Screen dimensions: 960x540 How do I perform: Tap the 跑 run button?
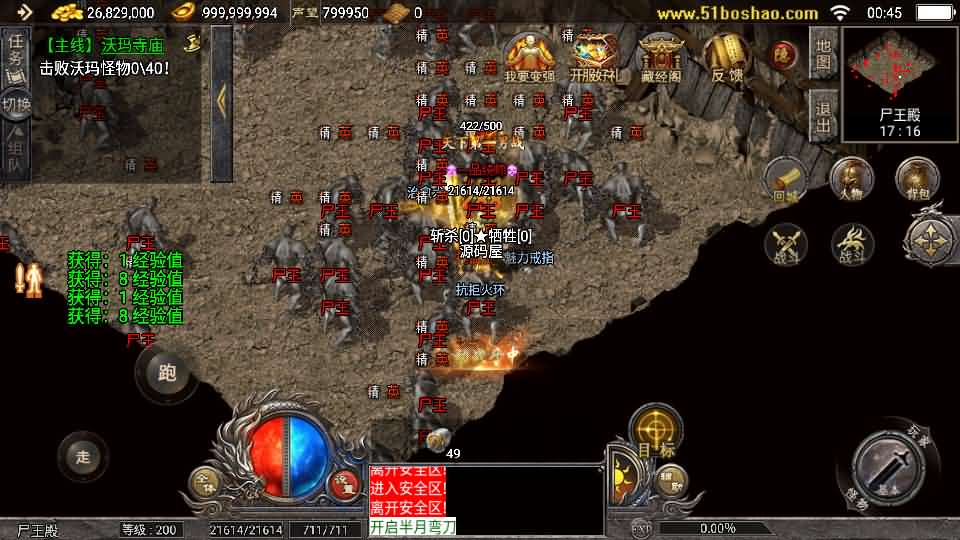[x=166, y=372]
